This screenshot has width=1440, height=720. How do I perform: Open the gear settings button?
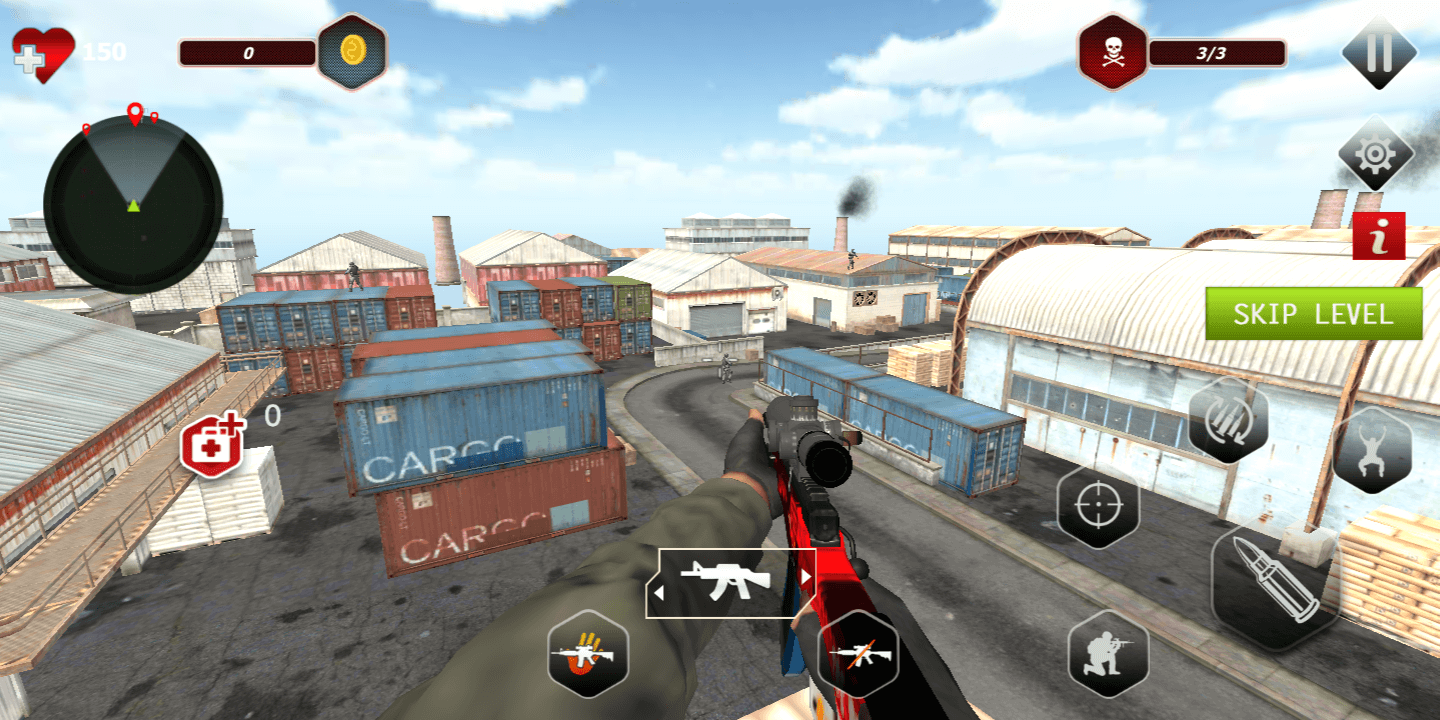(x=1376, y=153)
